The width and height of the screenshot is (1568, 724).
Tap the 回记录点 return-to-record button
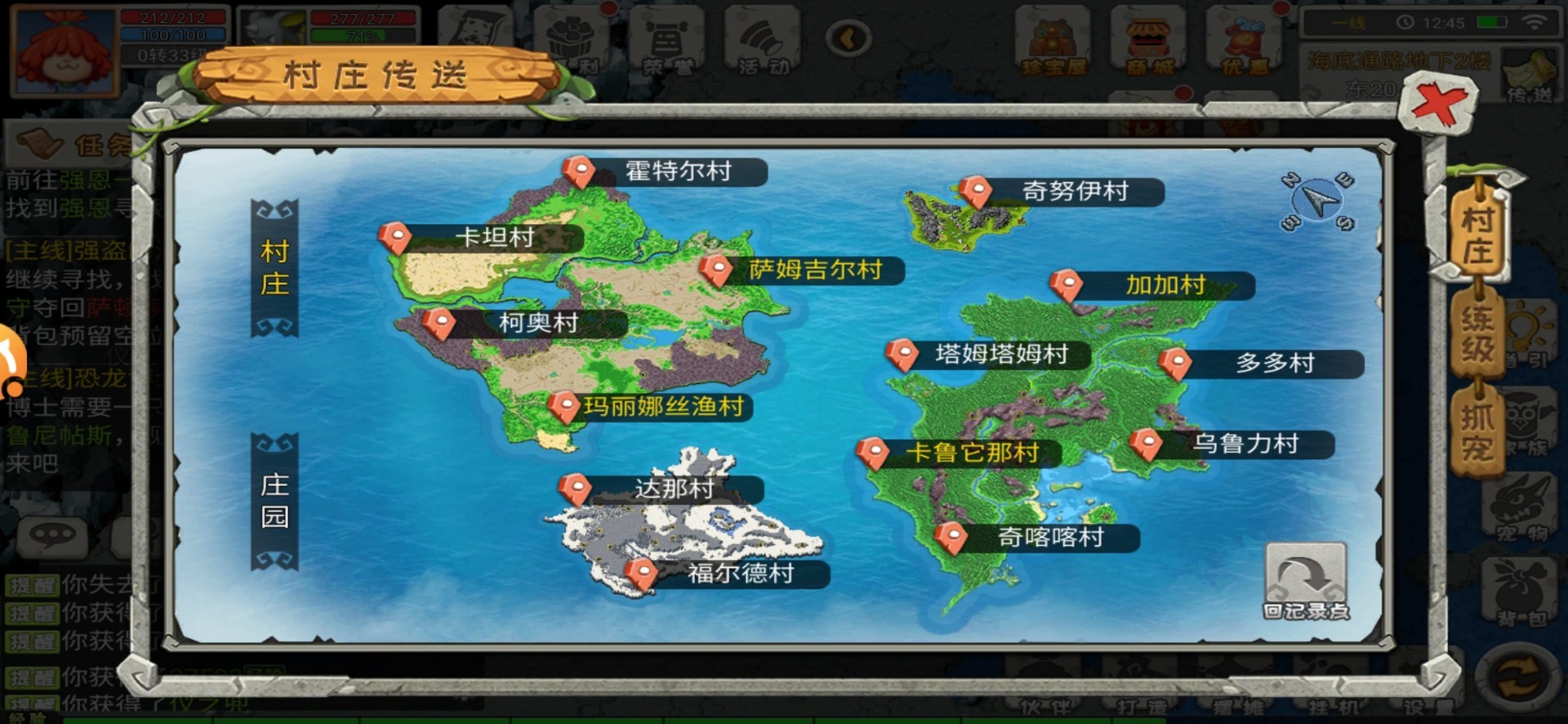(1305, 578)
